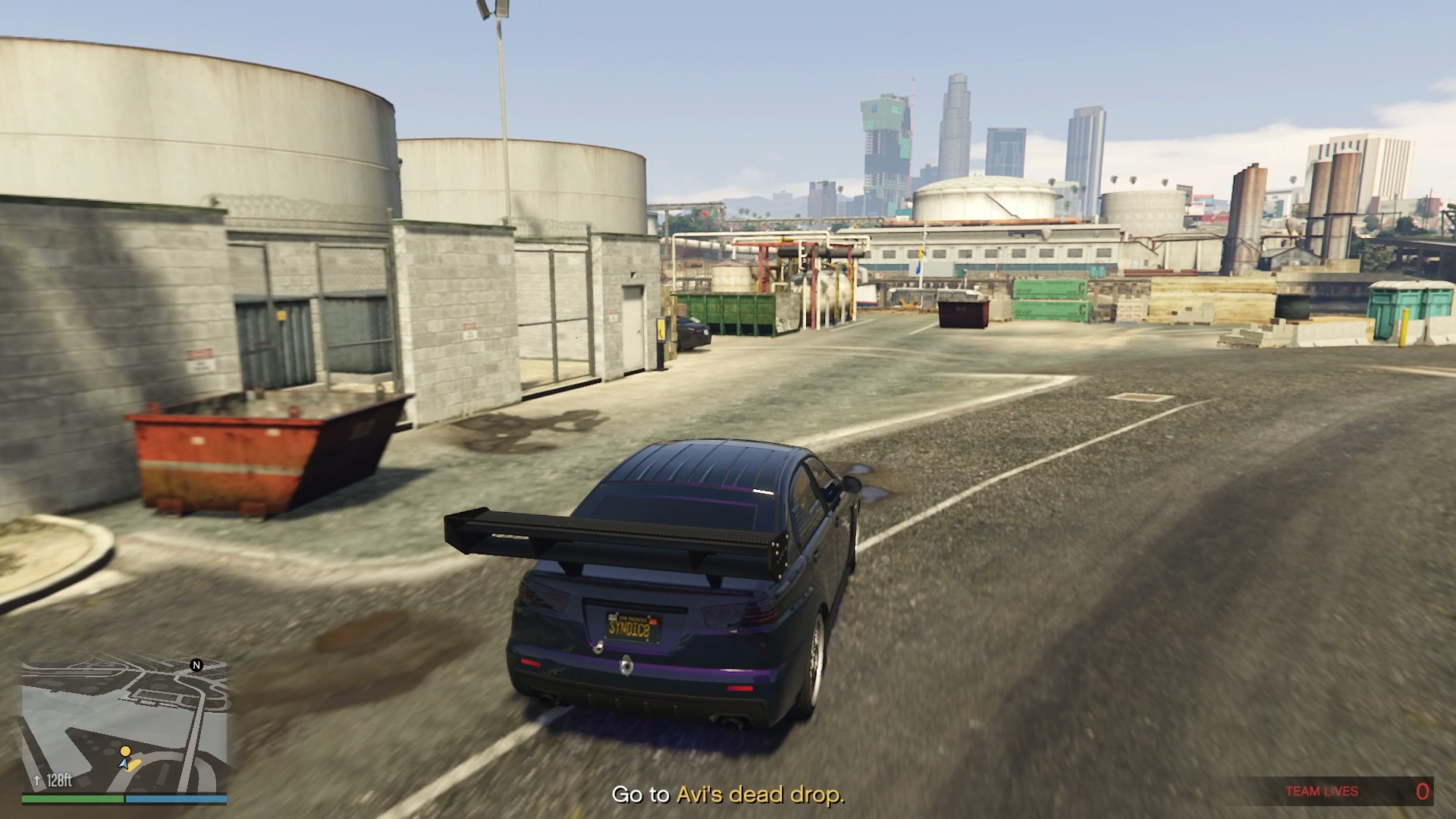Click the north 'N' indicator on the minimap
Viewport: 1456px width, 819px height.
point(196,665)
